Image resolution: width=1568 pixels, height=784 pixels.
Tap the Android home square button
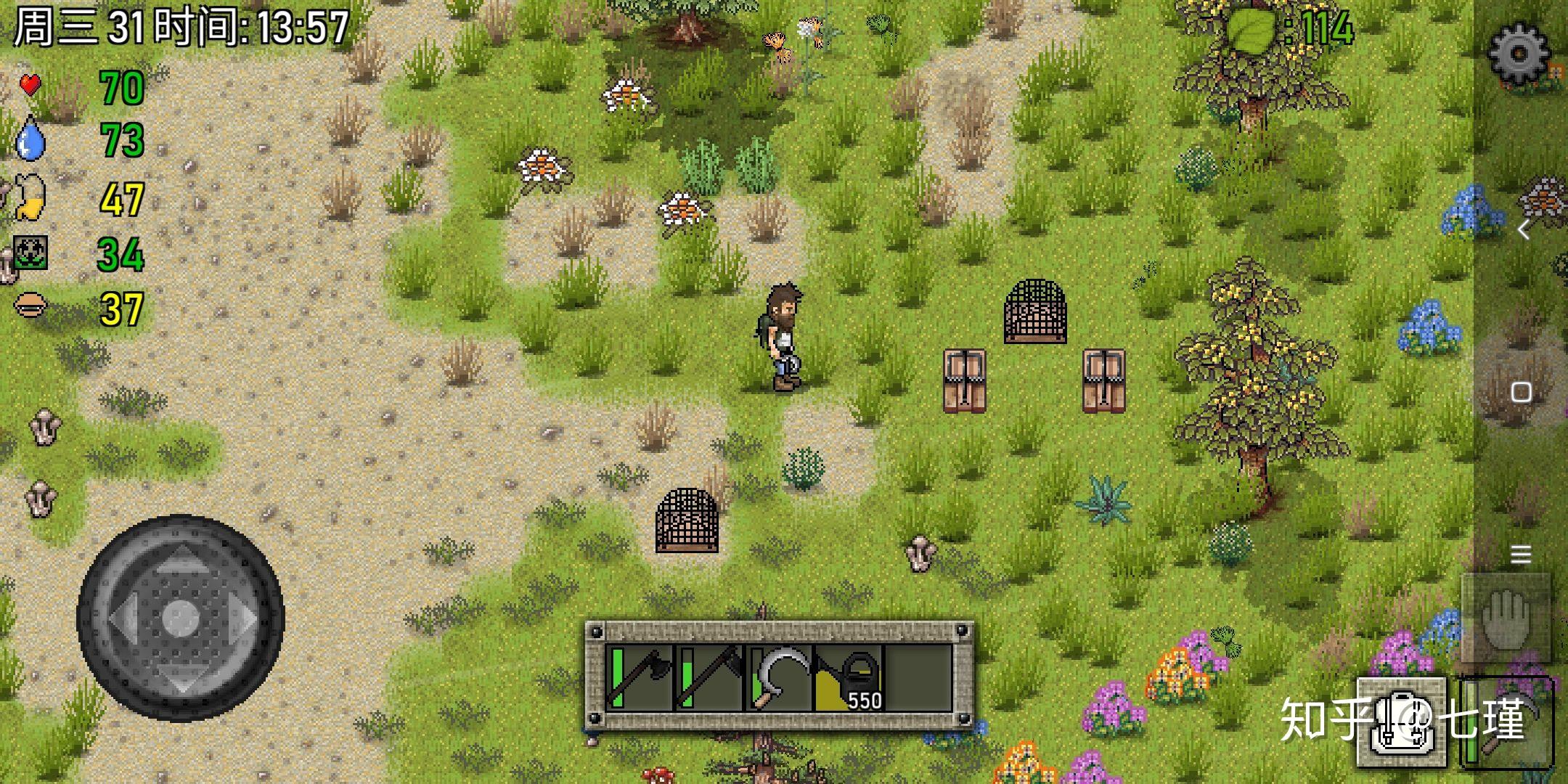coord(1521,393)
